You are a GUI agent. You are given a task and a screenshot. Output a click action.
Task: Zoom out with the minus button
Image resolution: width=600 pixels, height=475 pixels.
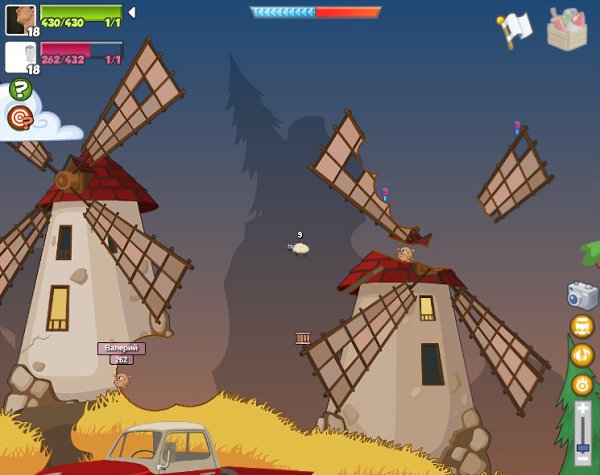[x=582, y=466]
